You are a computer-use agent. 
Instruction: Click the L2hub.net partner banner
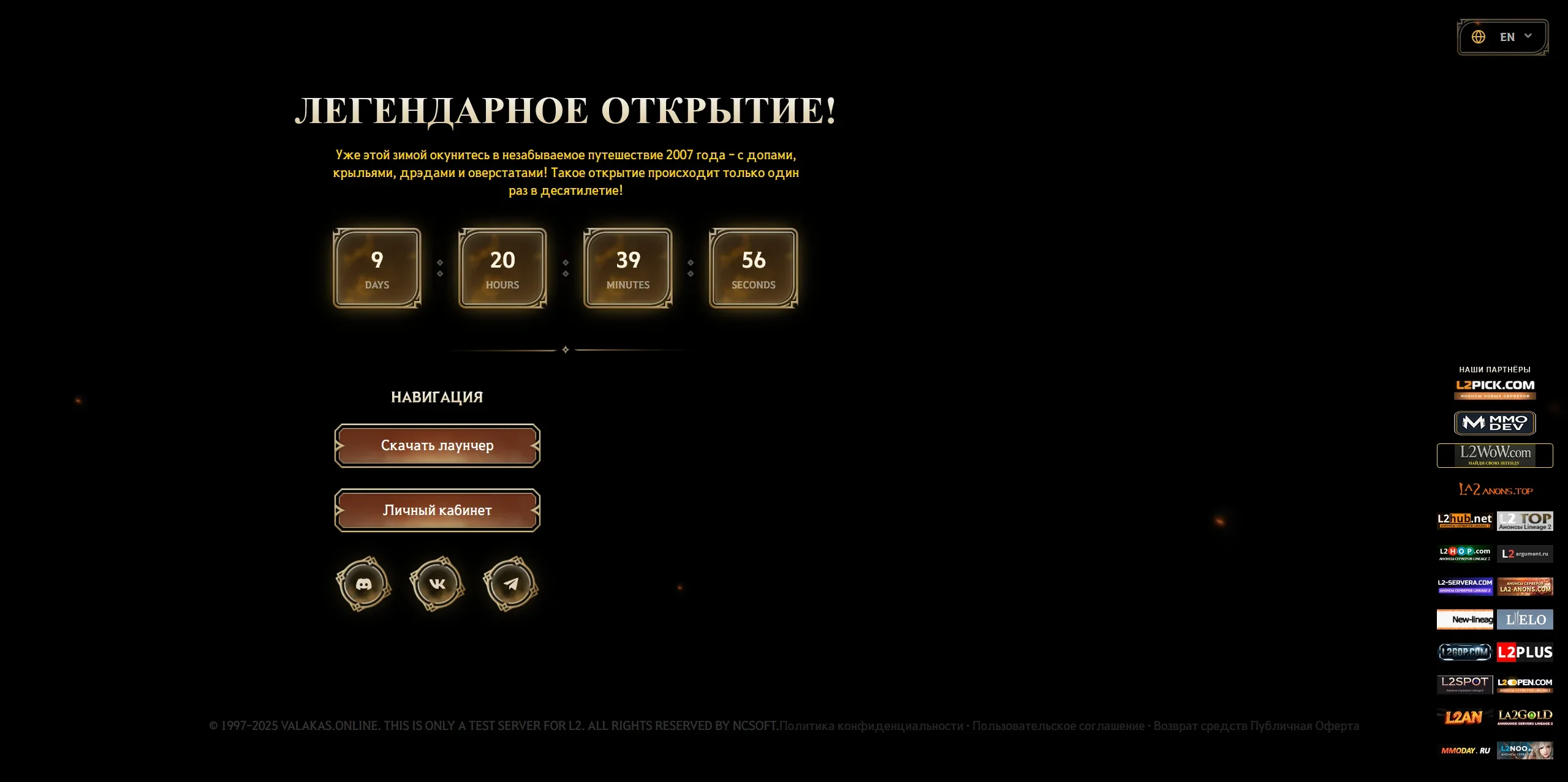1464,521
